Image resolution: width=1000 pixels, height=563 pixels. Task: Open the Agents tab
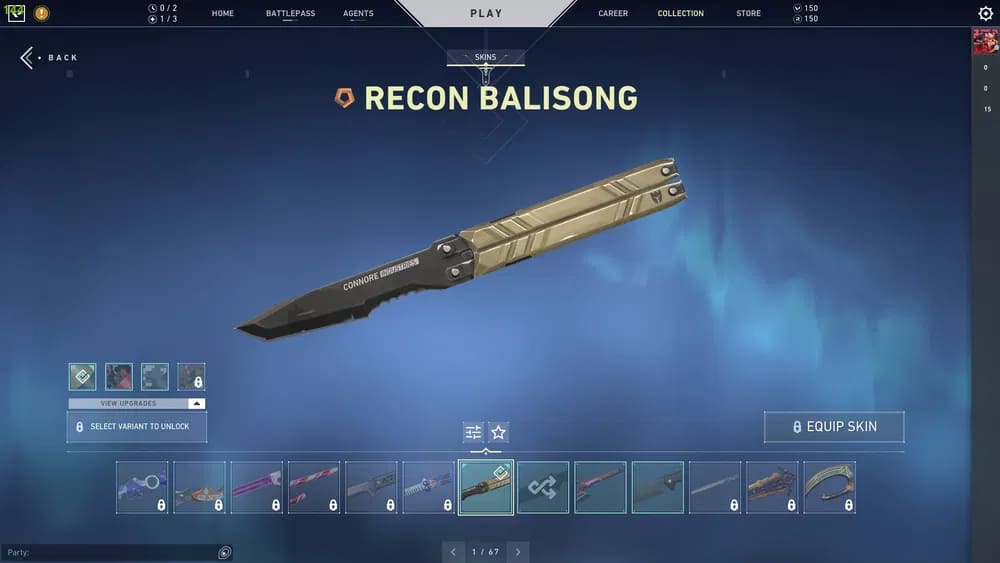tap(358, 14)
